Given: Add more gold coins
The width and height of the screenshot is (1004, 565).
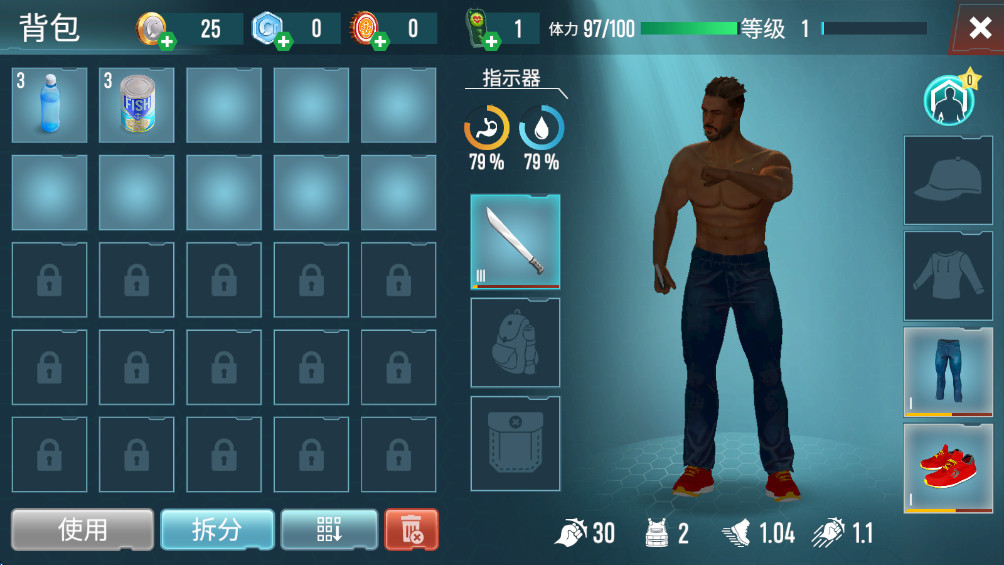Looking at the screenshot, I should point(167,41).
